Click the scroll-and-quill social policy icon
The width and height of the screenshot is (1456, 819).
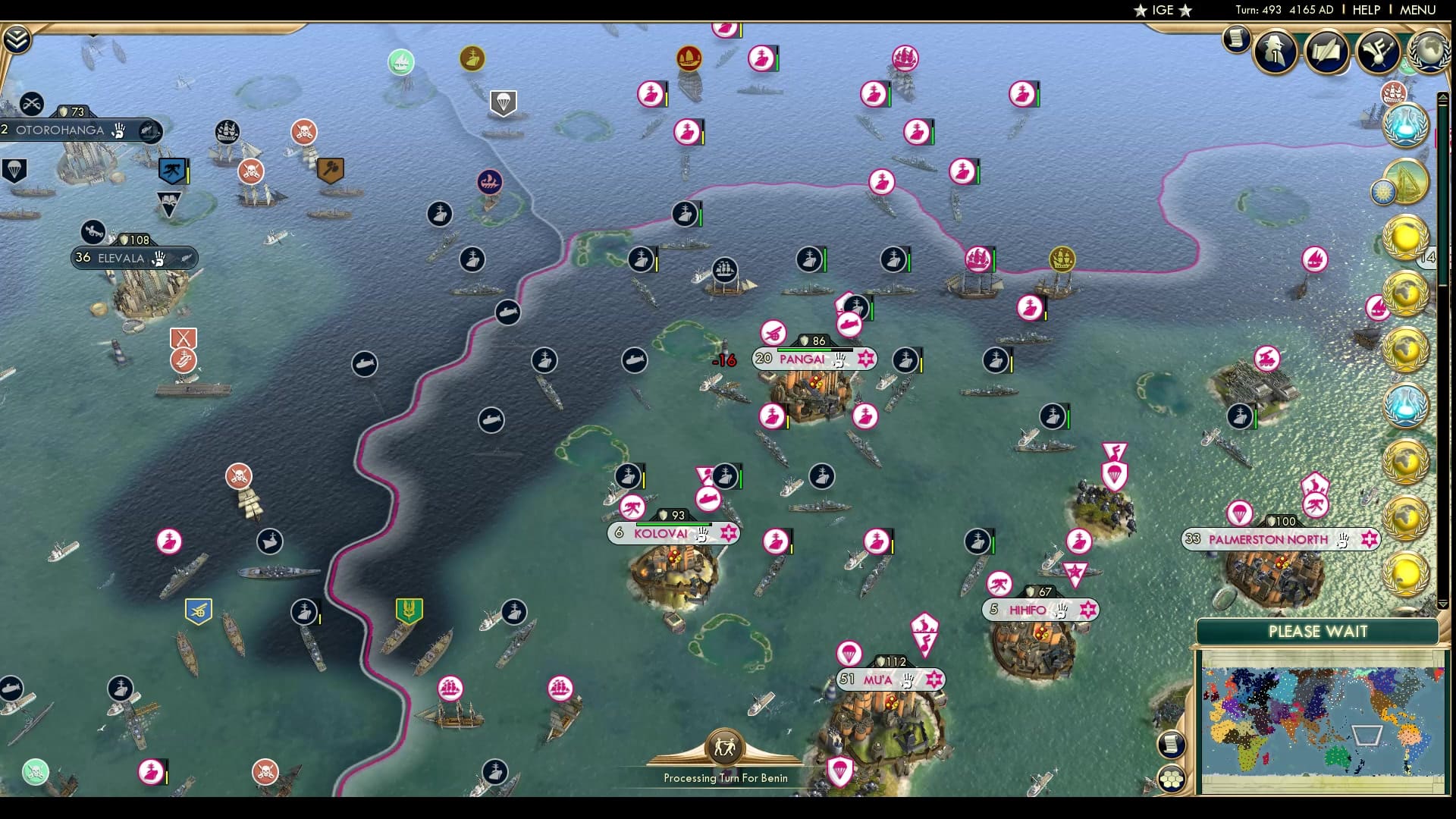(x=1326, y=51)
